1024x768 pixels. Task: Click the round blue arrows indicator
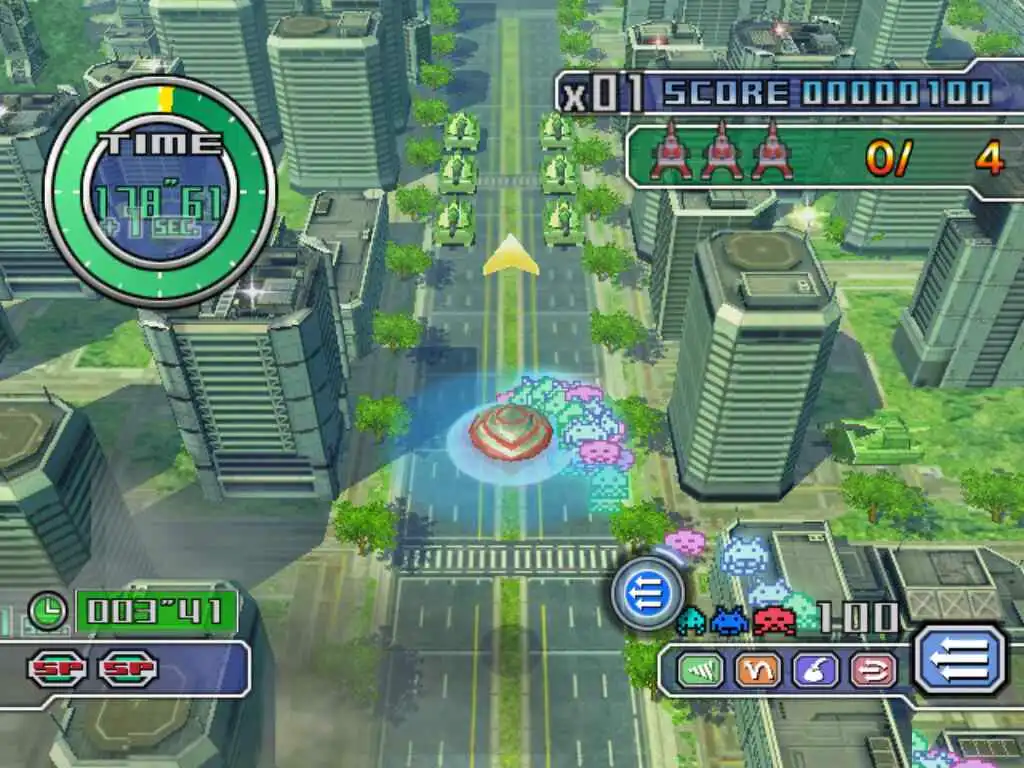641,595
